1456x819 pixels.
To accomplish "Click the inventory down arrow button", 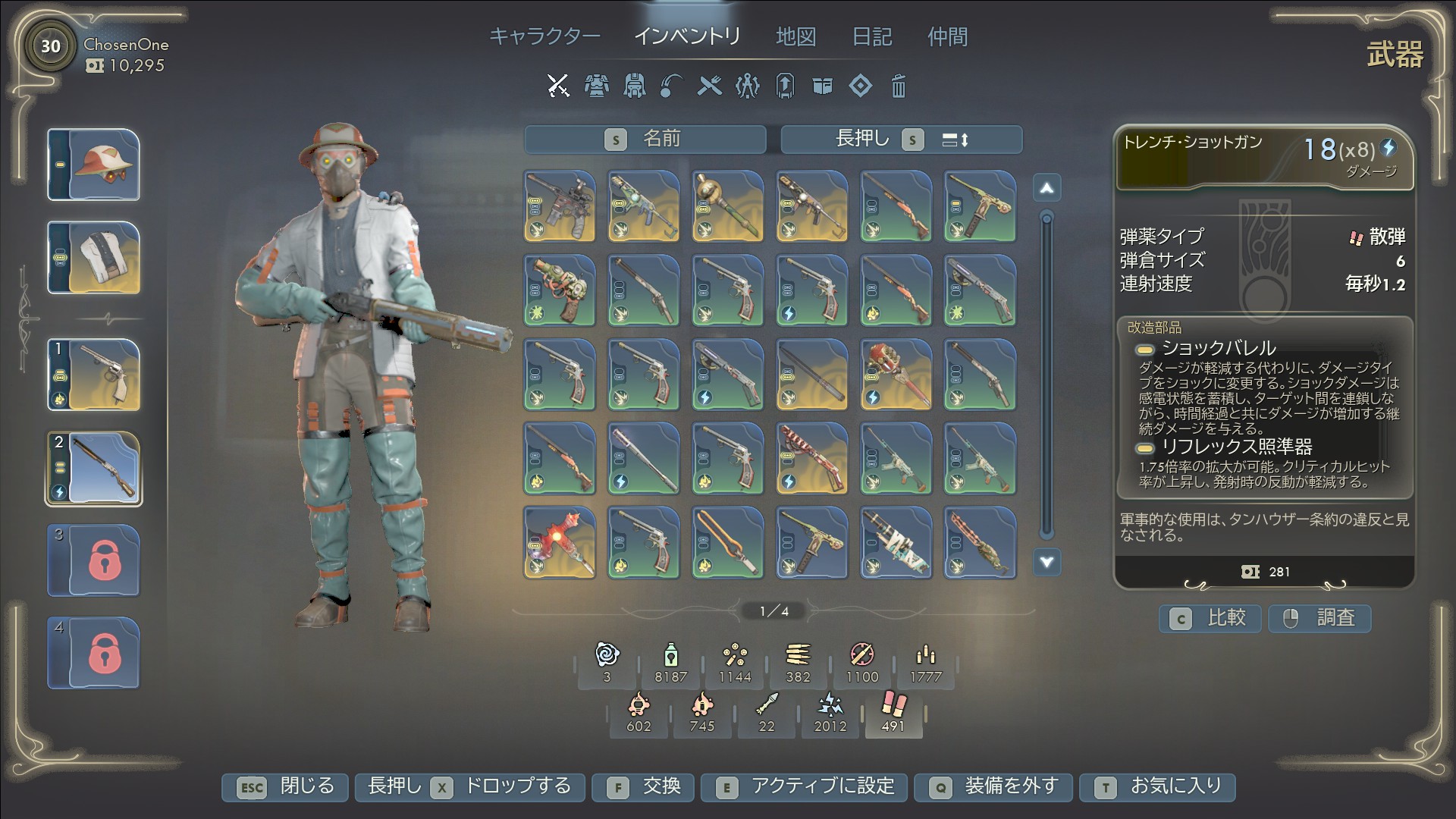I will [x=1046, y=562].
